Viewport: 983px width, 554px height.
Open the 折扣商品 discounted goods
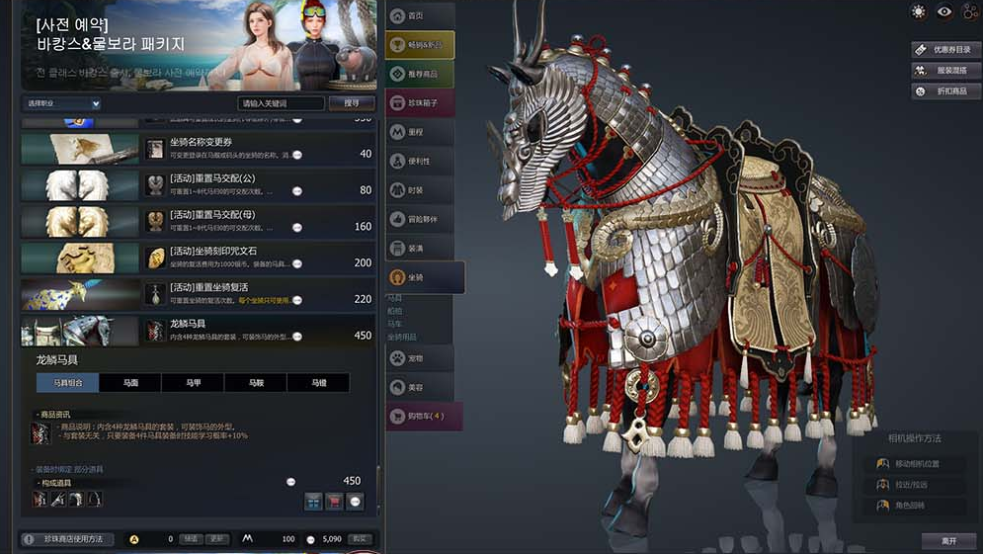[944, 91]
